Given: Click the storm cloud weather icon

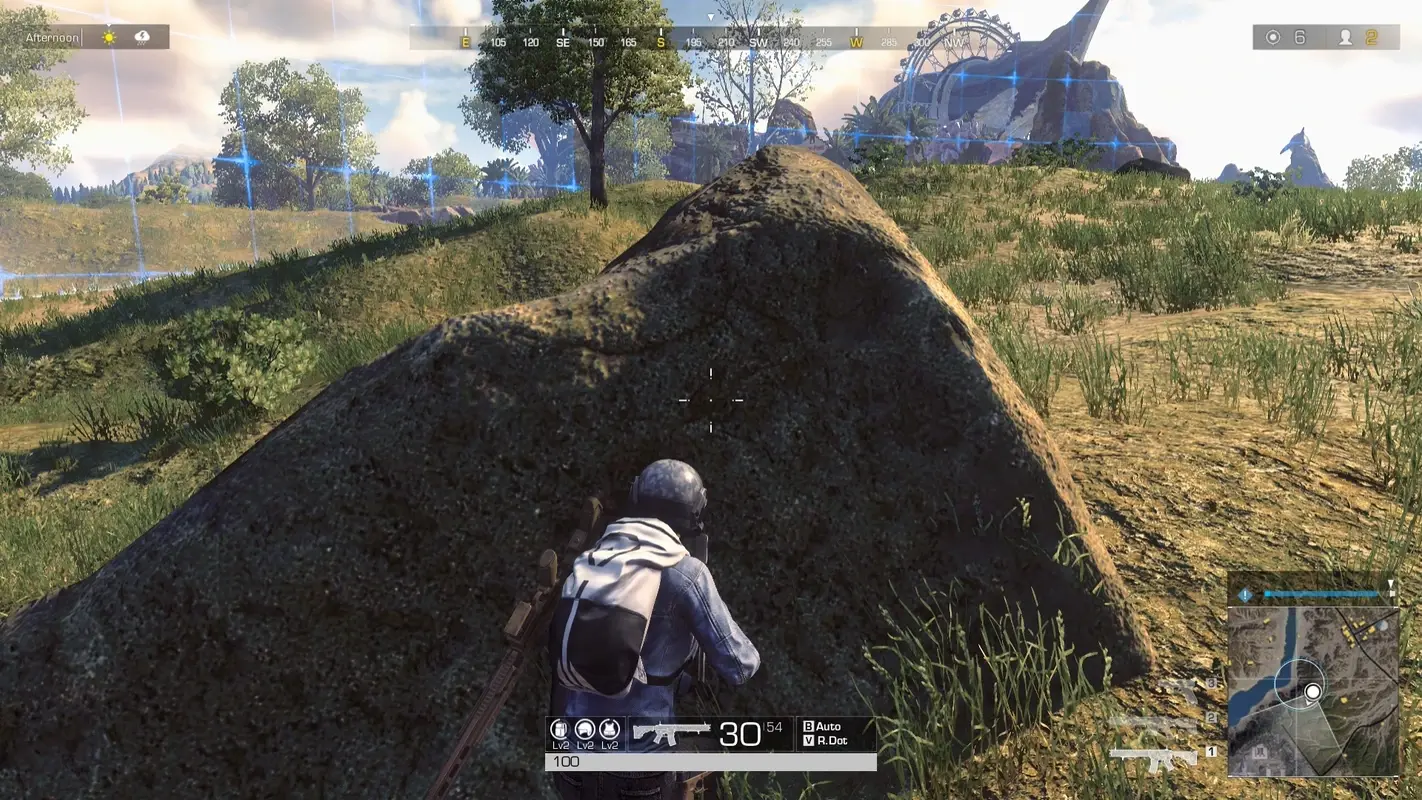Looking at the screenshot, I should (142, 37).
